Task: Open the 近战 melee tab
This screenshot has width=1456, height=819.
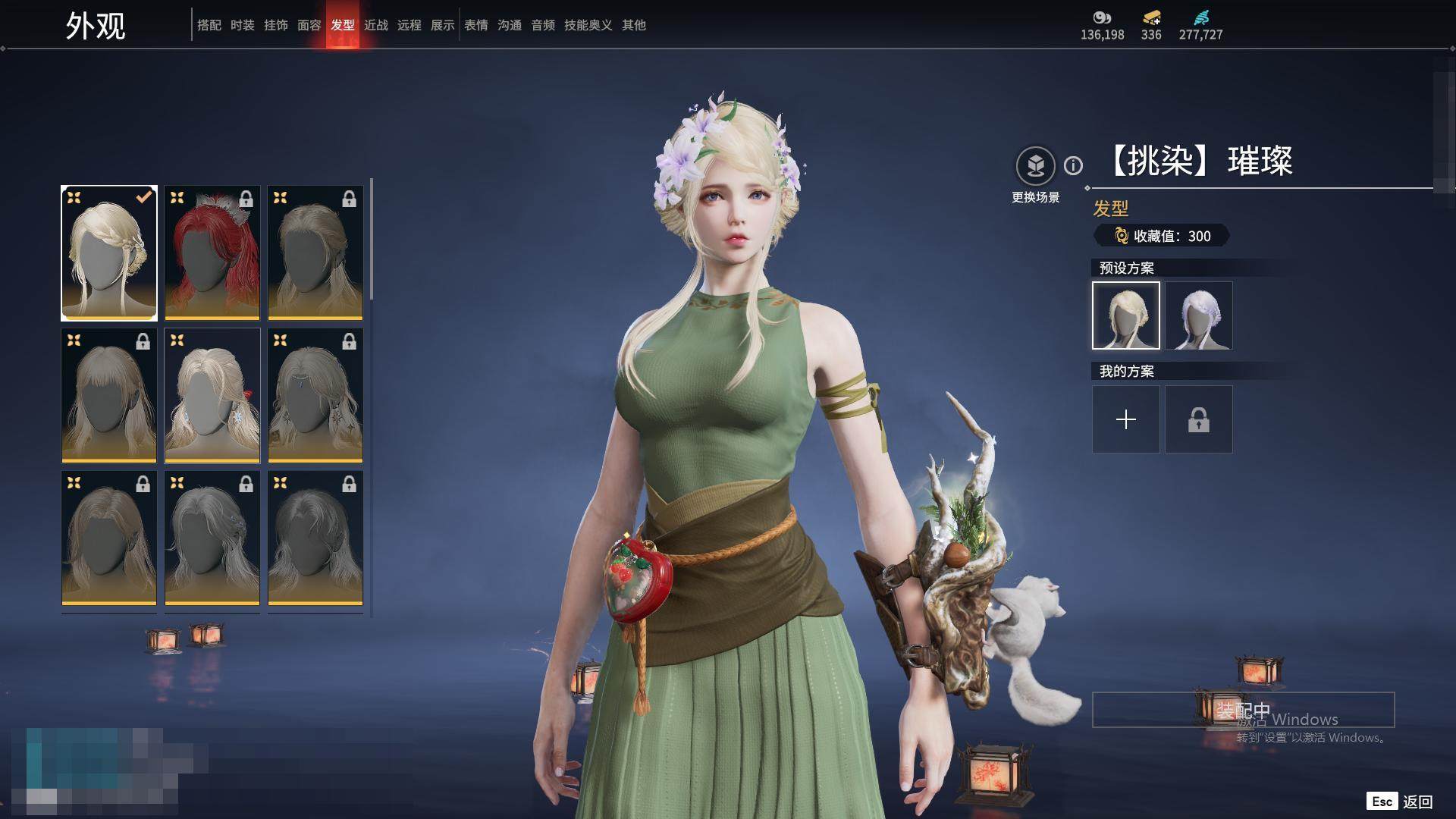Action: pyautogui.click(x=375, y=25)
